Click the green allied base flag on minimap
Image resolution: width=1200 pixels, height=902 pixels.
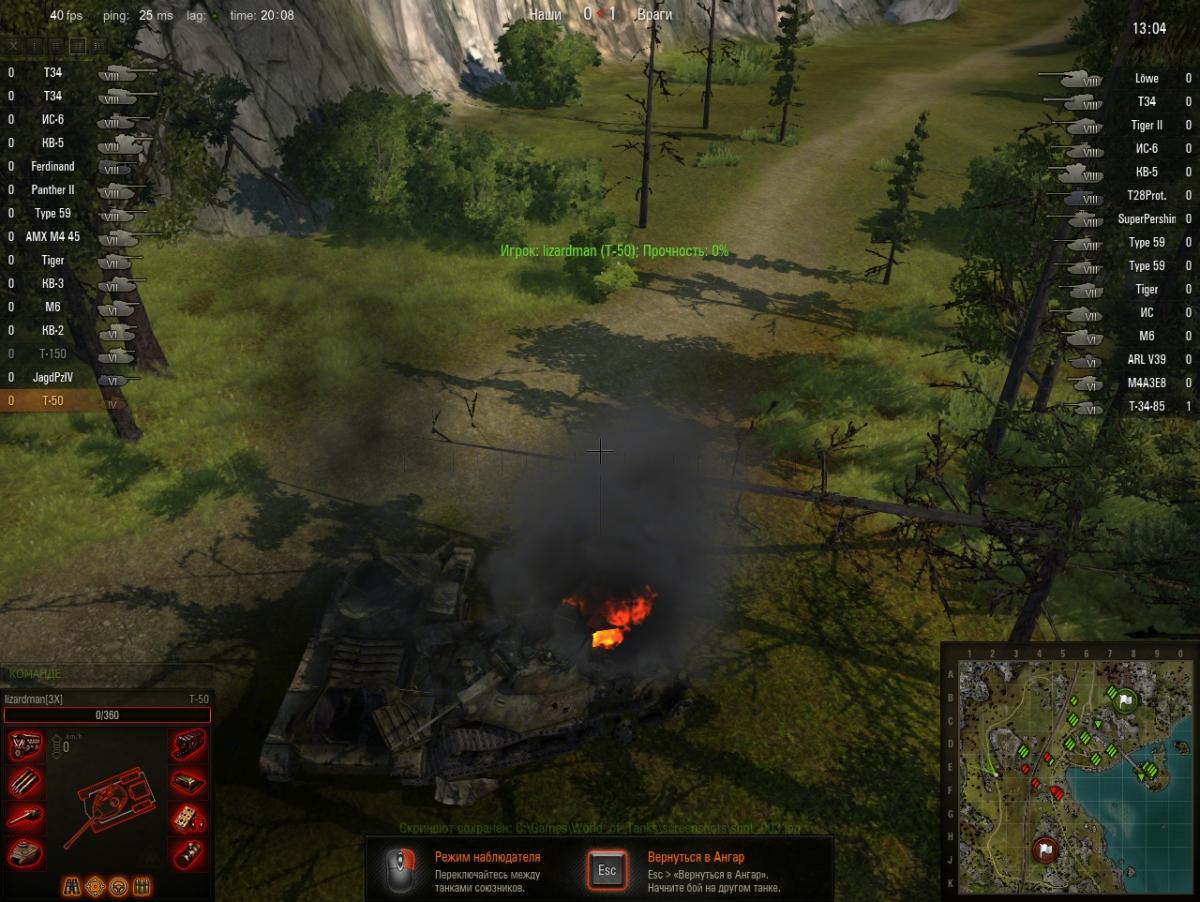[1124, 701]
